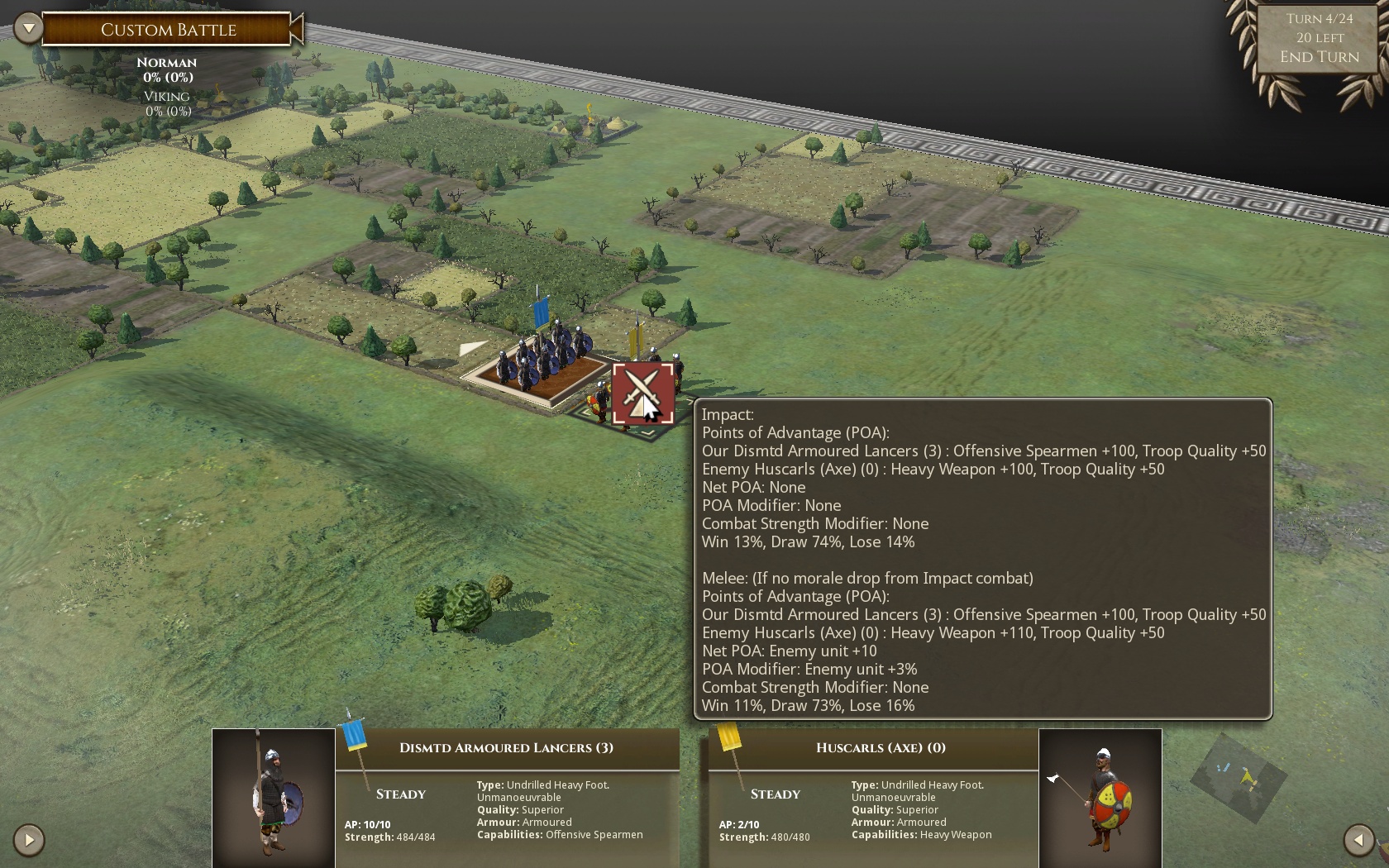Select the Dismounted Armoured Lancers unit on the field

[x=542, y=360]
